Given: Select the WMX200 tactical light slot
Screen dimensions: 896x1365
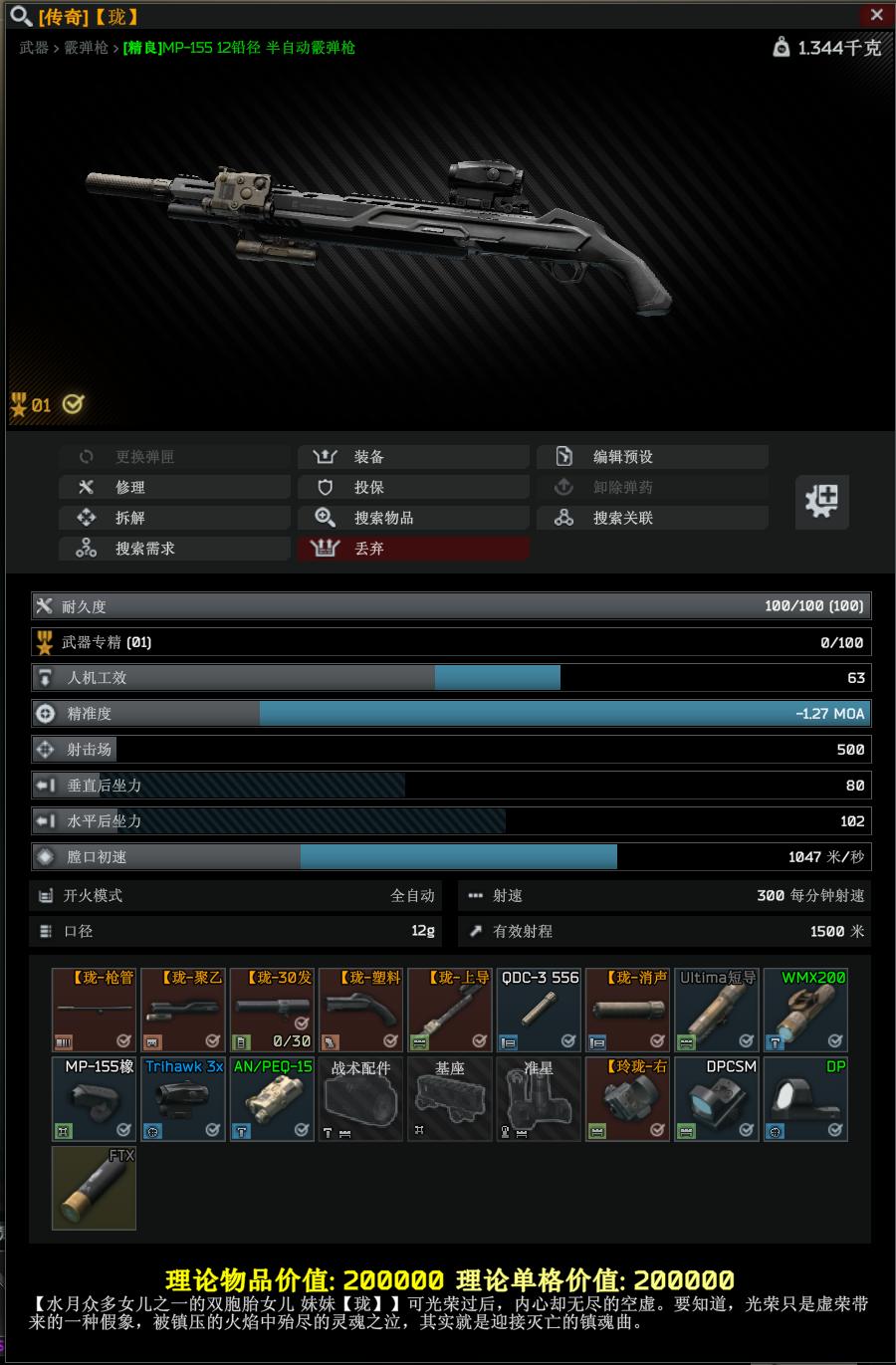Looking at the screenshot, I should (x=805, y=1010).
